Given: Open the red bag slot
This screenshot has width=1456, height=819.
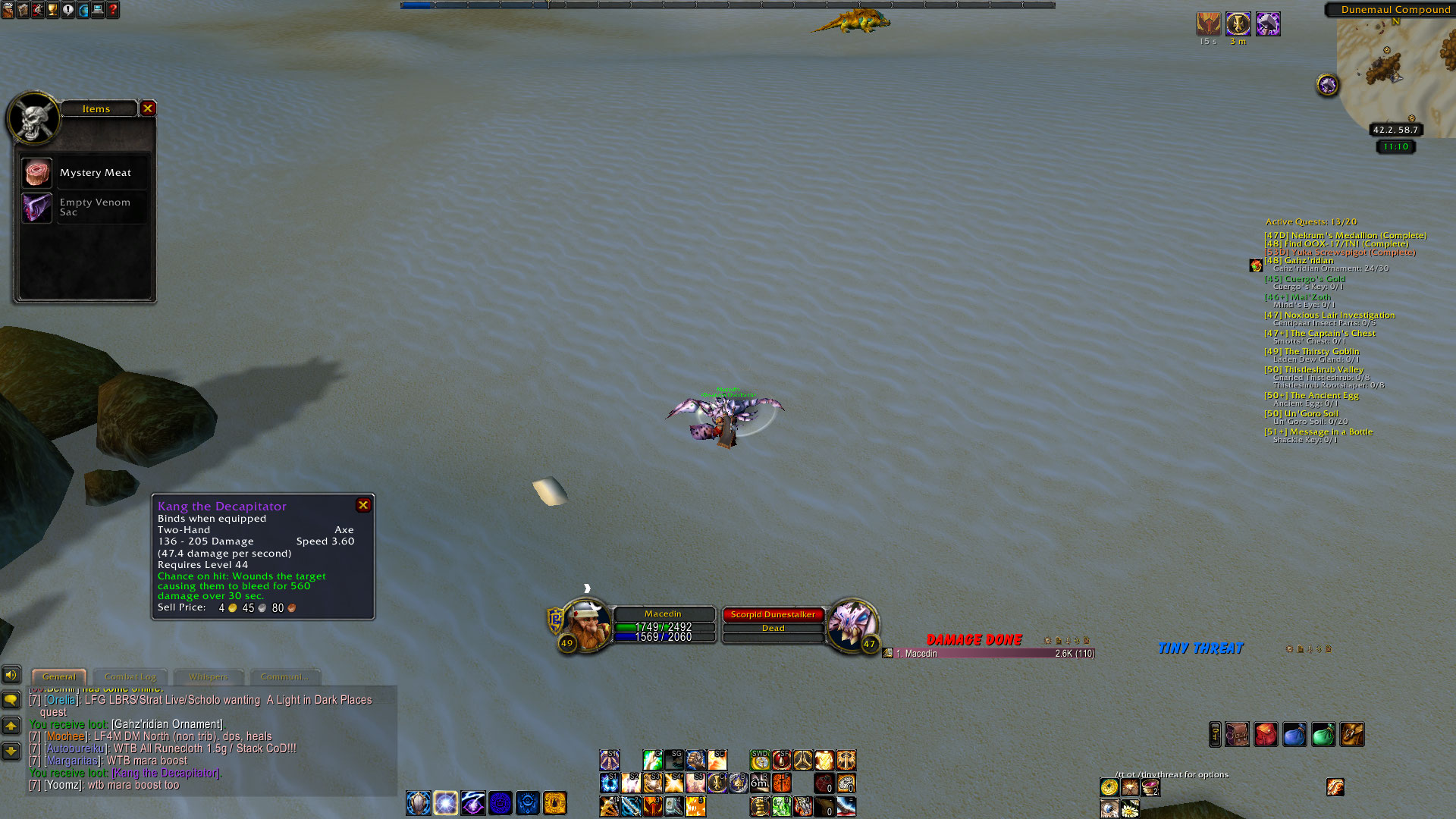Looking at the screenshot, I should pos(1265,734).
